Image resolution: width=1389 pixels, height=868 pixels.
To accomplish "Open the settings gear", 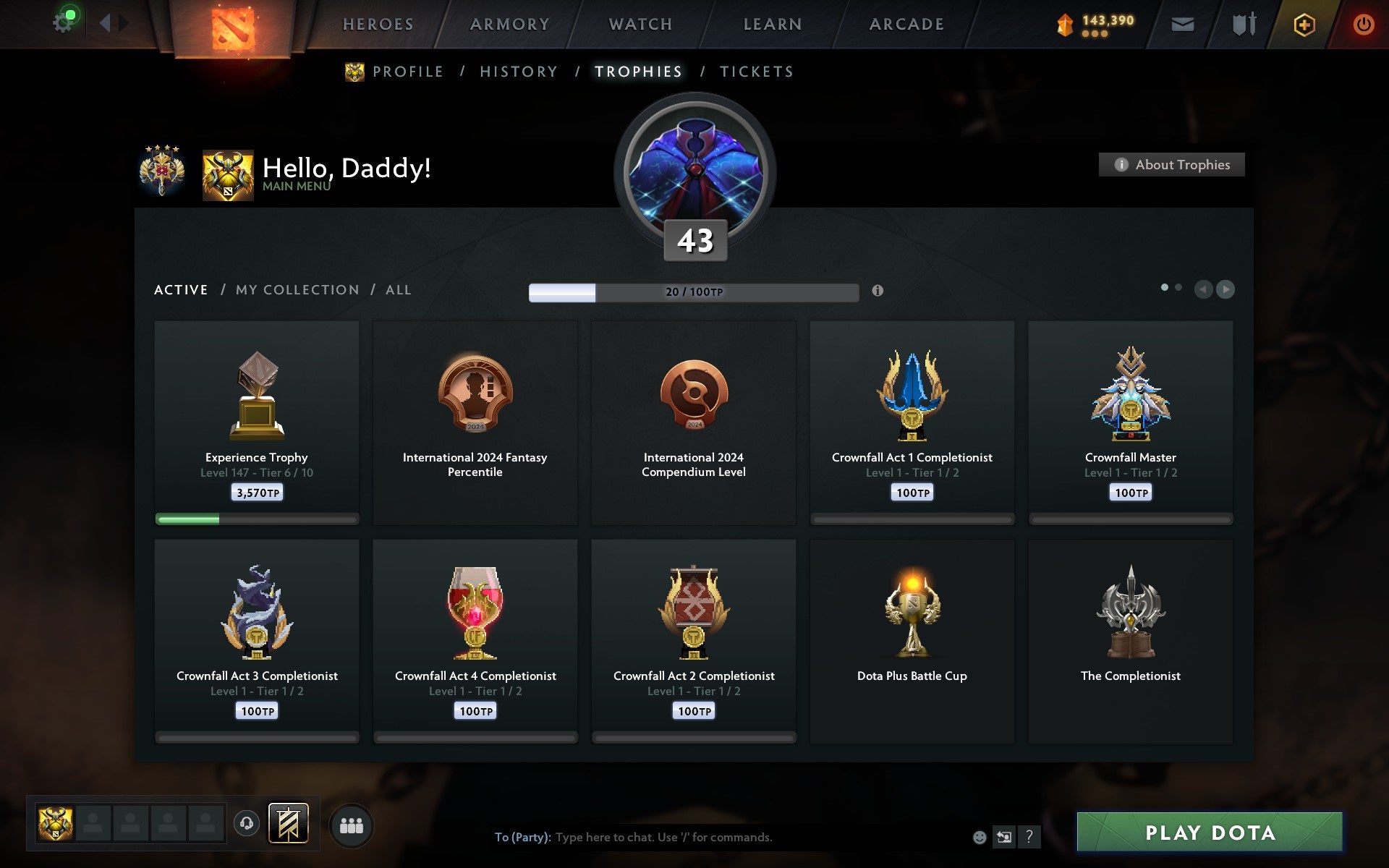I will (64, 22).
